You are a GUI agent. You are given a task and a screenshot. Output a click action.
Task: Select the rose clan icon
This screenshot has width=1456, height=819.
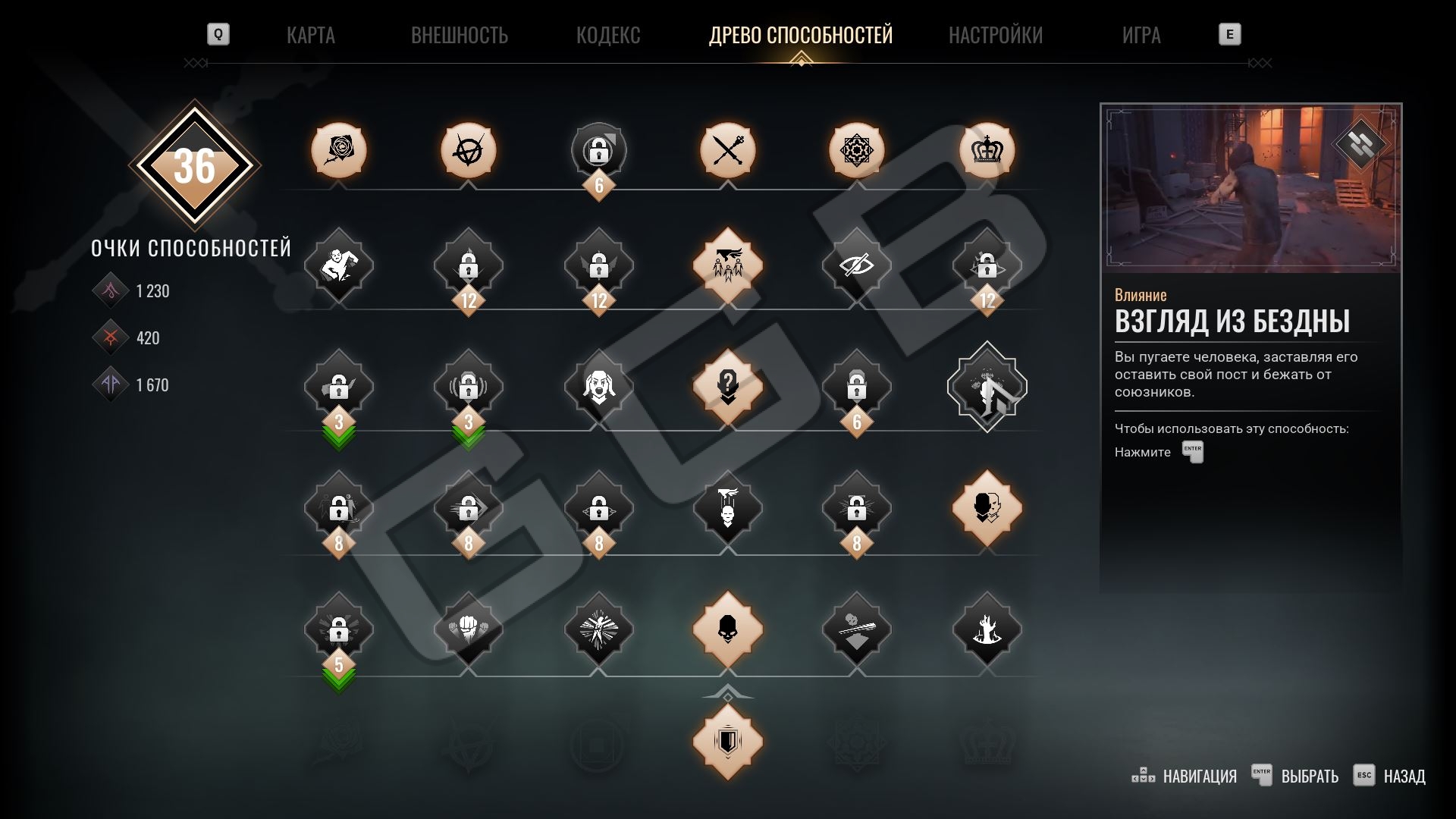pos(339,150)
